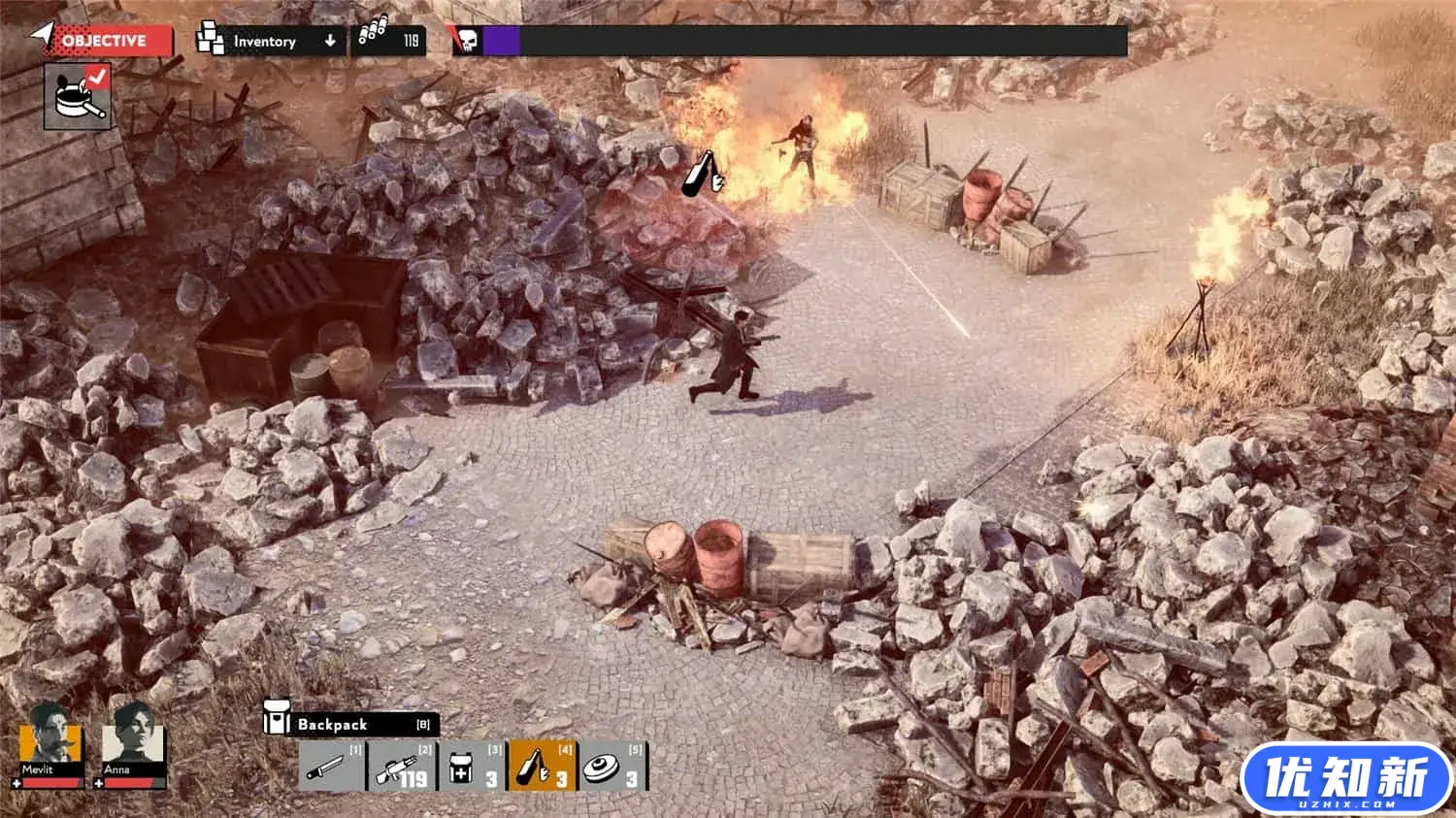Equip the knife in slot 1
The height and width of the screenshot is (818, 1456).
[331, 767]
